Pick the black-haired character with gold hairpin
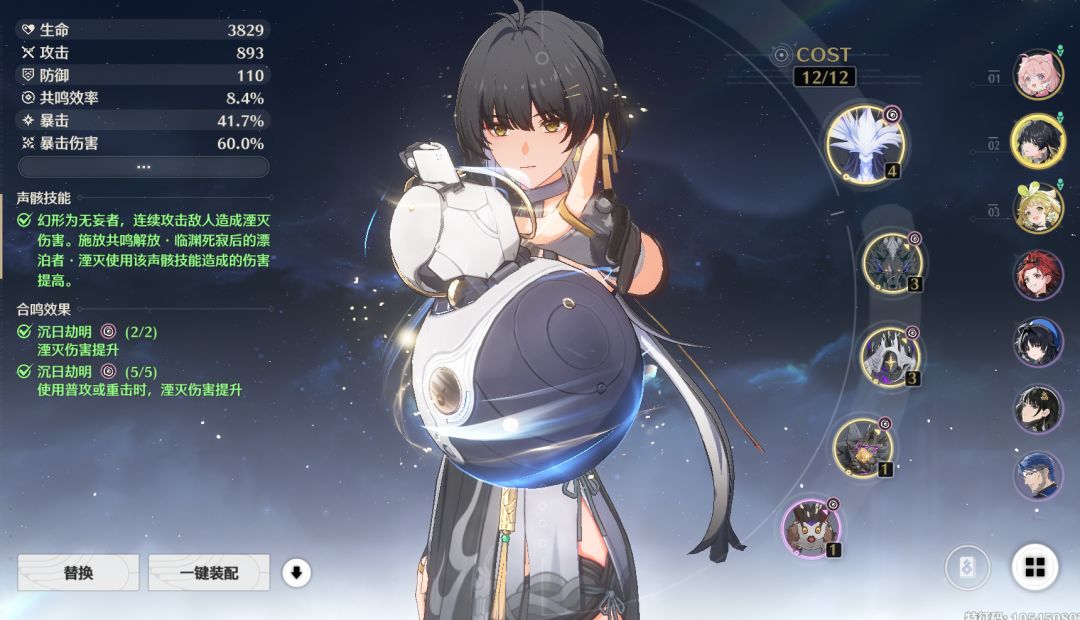 pyautogui.click(x=1038, y=408)
